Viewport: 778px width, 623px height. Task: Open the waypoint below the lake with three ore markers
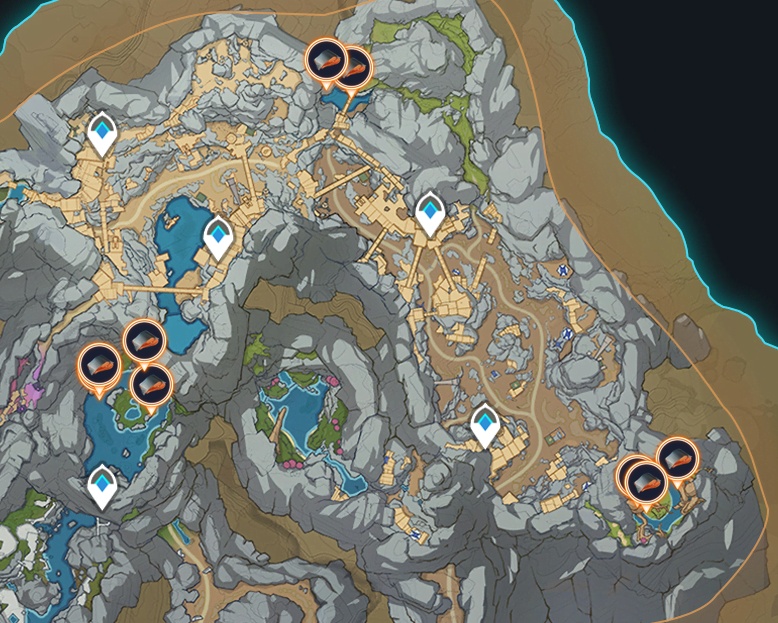101,485
